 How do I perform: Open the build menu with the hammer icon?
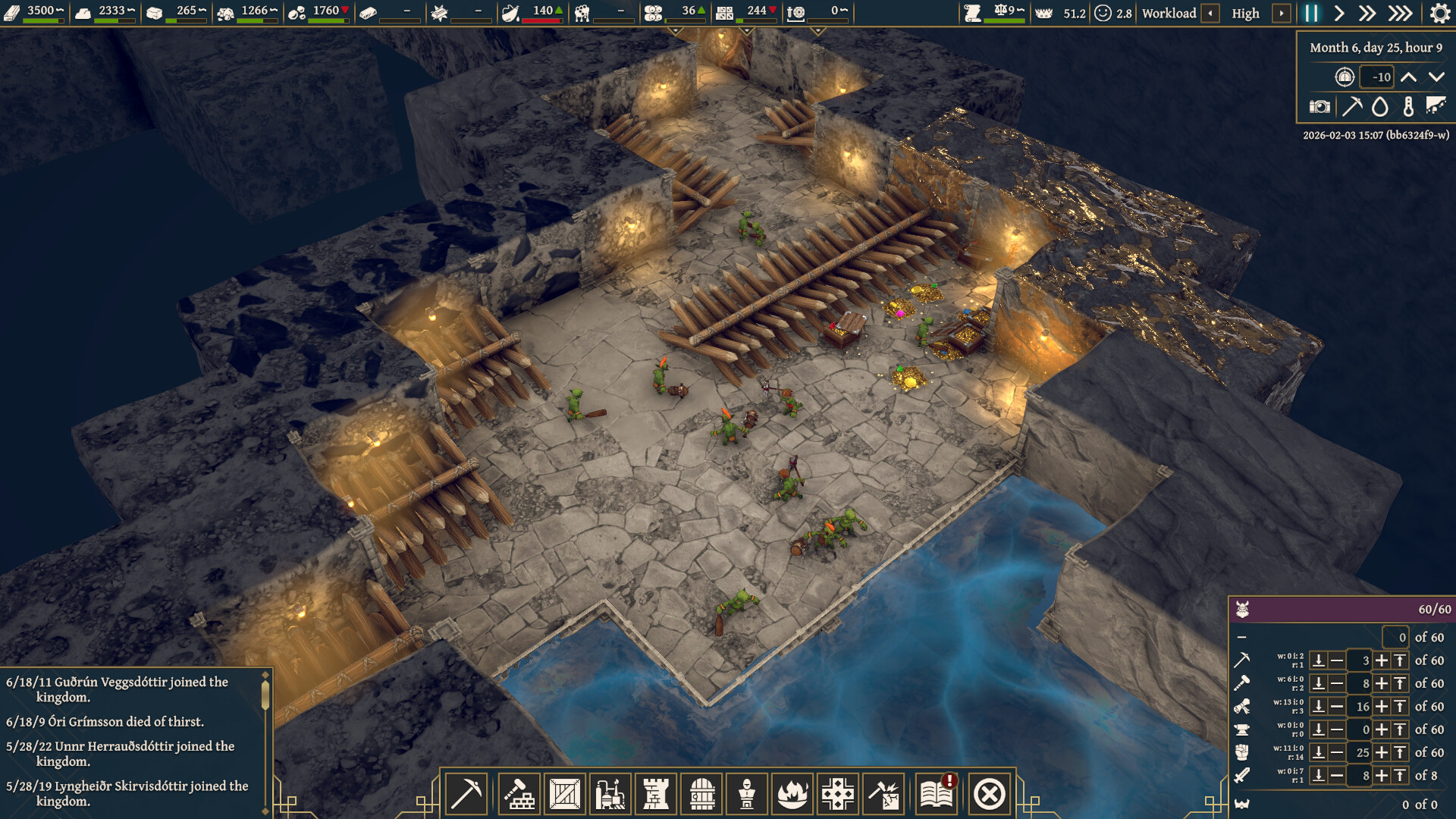520,792
